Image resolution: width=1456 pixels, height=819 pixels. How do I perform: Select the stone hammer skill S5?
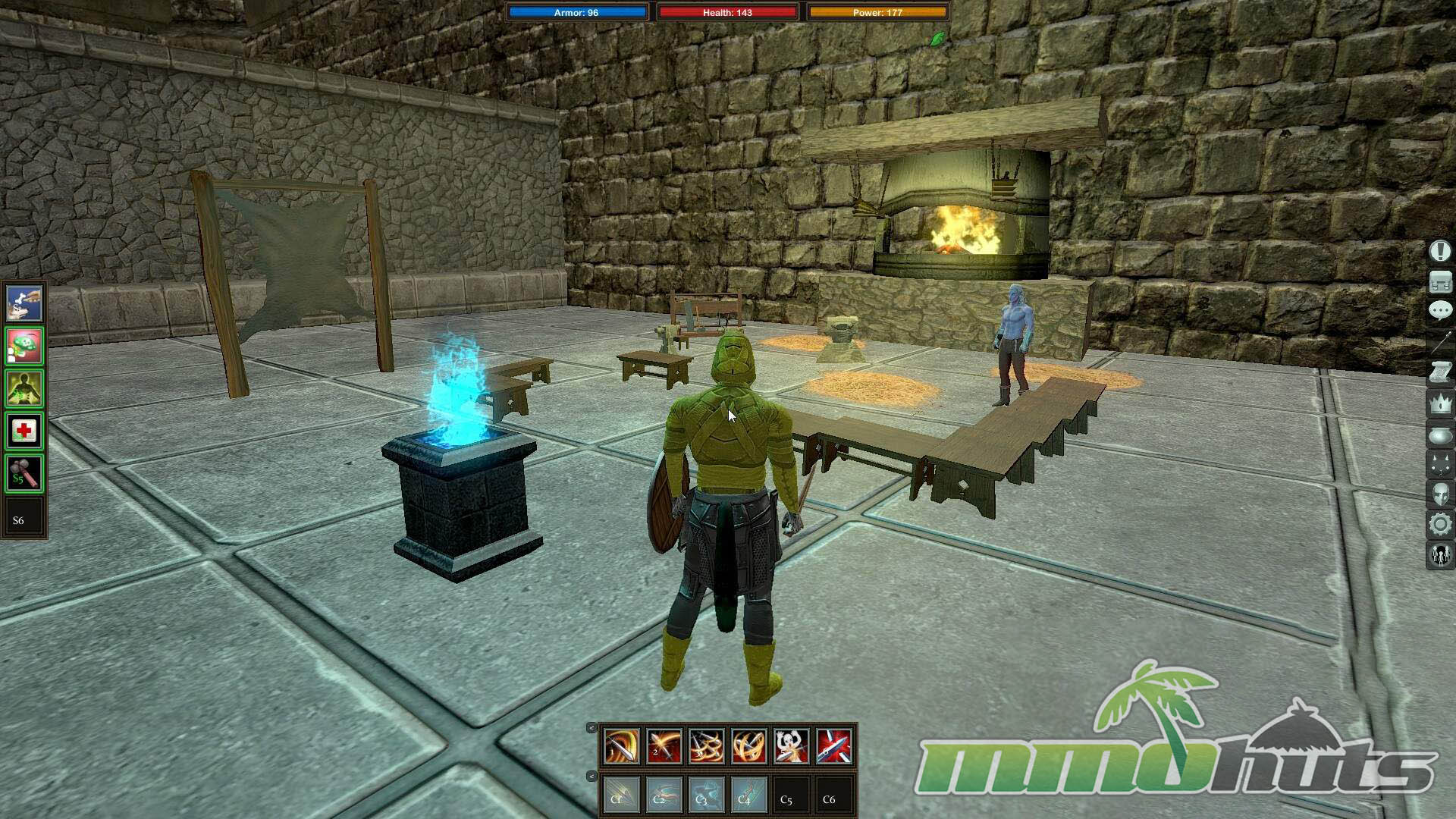(x=24, y=474)
